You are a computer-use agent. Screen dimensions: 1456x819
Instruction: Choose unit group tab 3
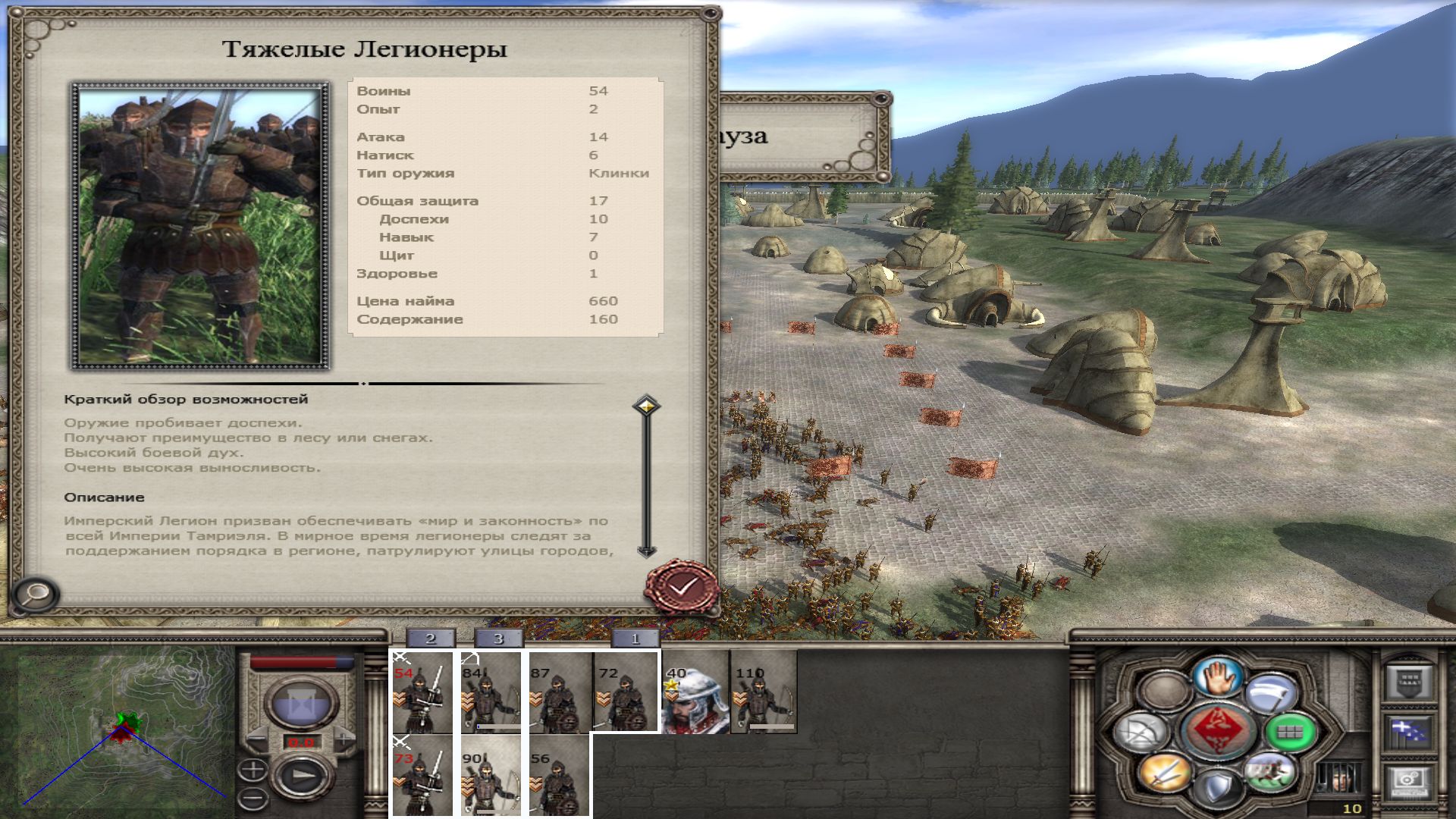(x=498, y=639)
